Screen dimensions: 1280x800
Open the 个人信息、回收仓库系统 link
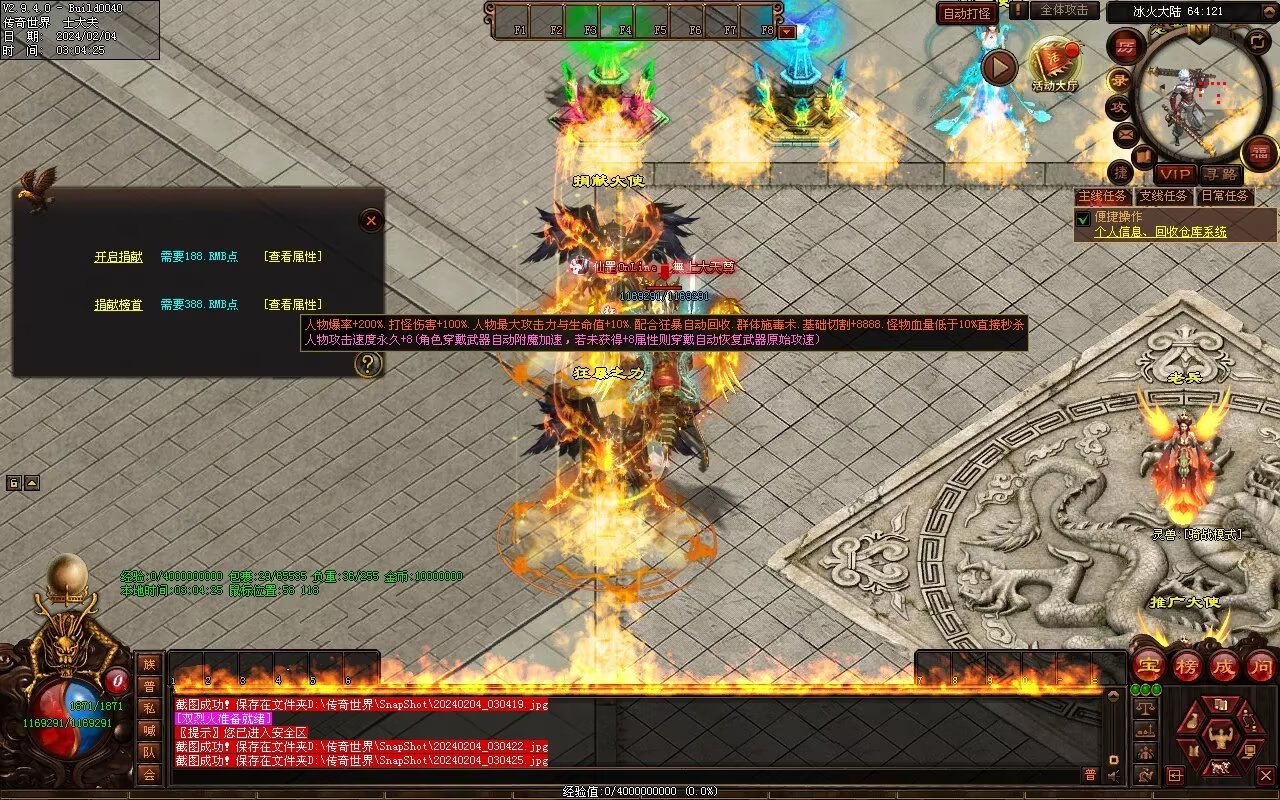pyautogui.click(x=1160, y=232)
